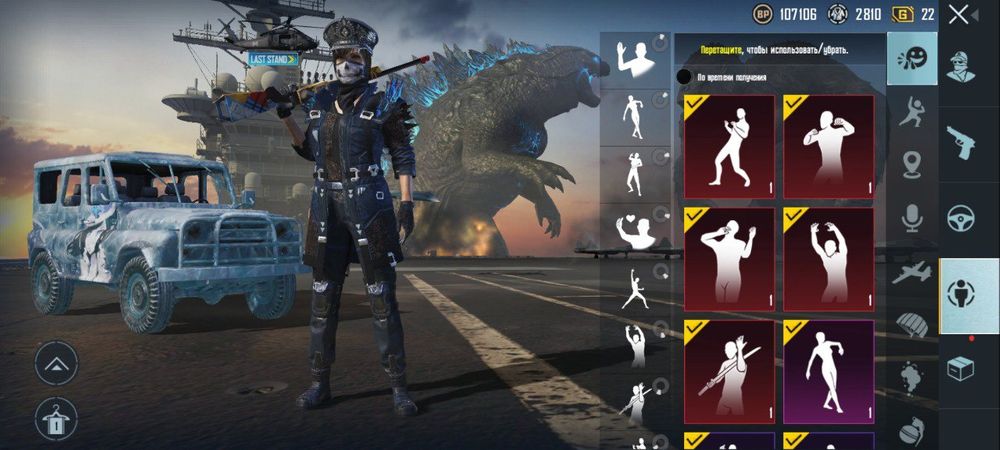
Task: Toggle the "По времени получения" sort option
Action: coord(683,76)
